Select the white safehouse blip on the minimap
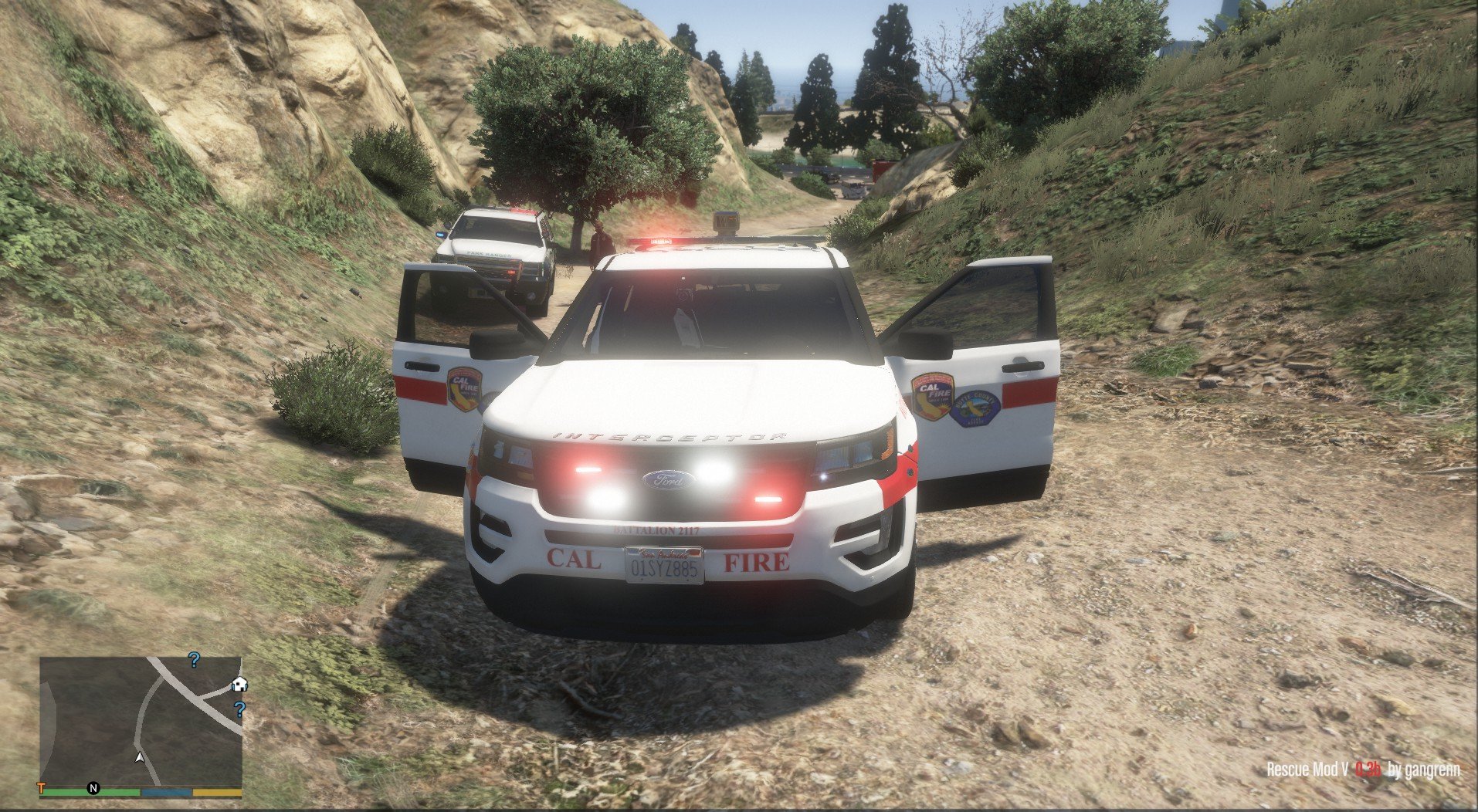1478x812 pixels. [239, 684]
